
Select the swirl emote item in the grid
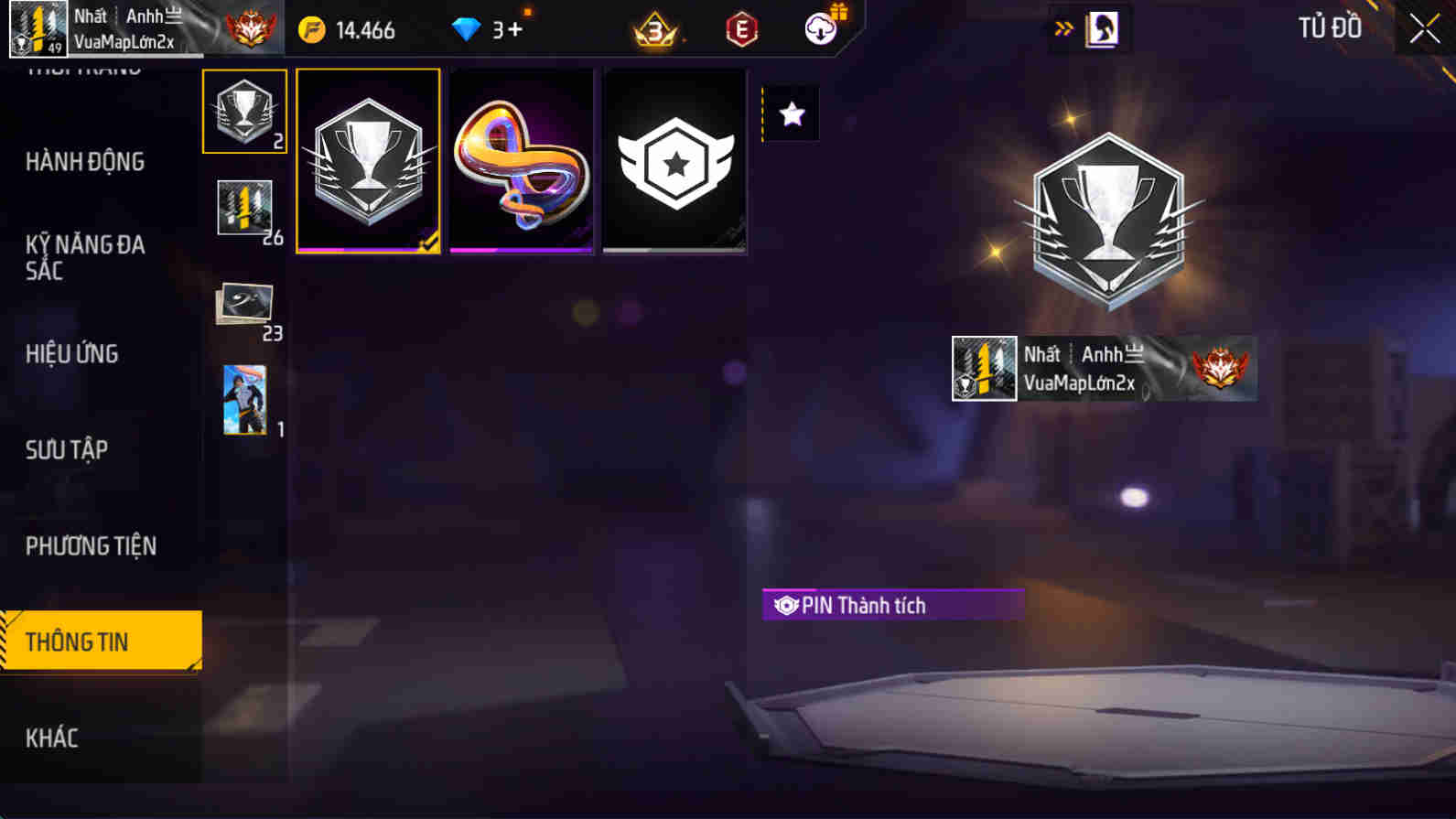[x=521, y=161]
